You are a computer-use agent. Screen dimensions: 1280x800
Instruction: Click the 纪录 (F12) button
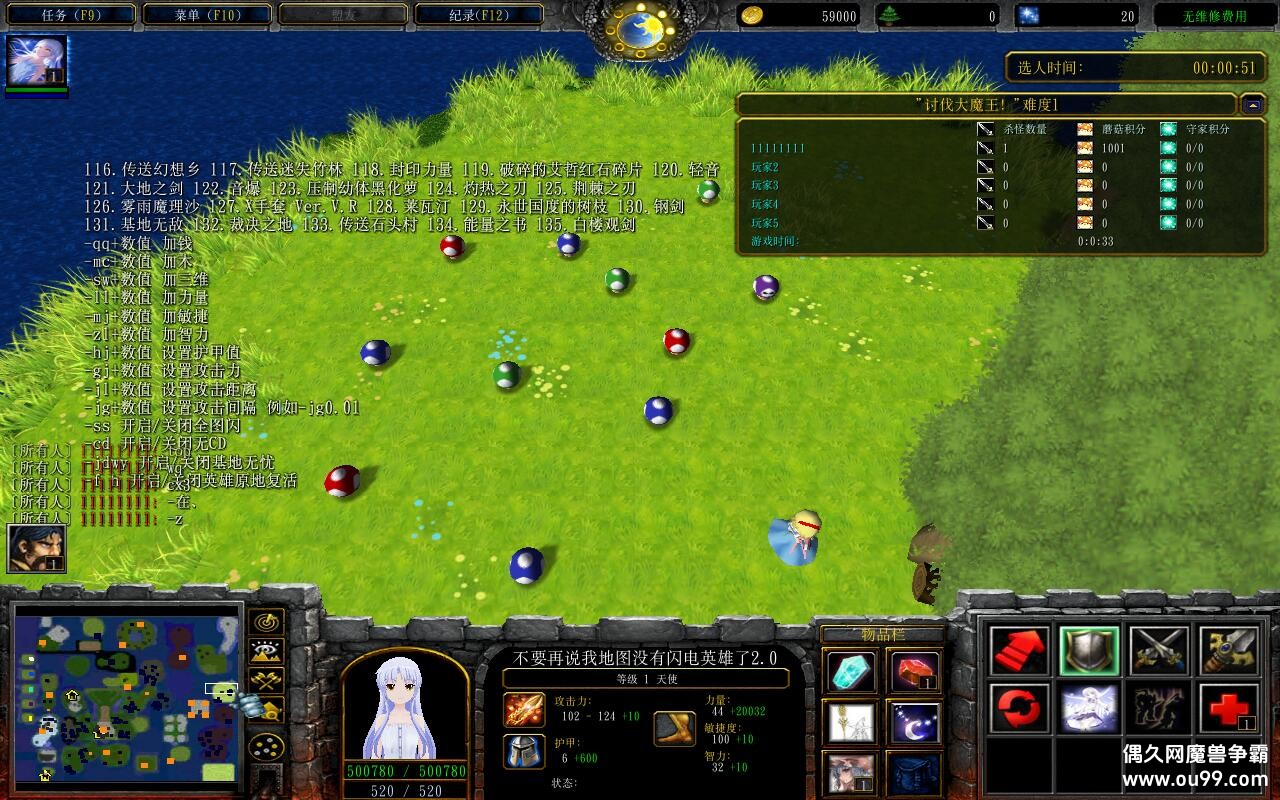[478, 14]
